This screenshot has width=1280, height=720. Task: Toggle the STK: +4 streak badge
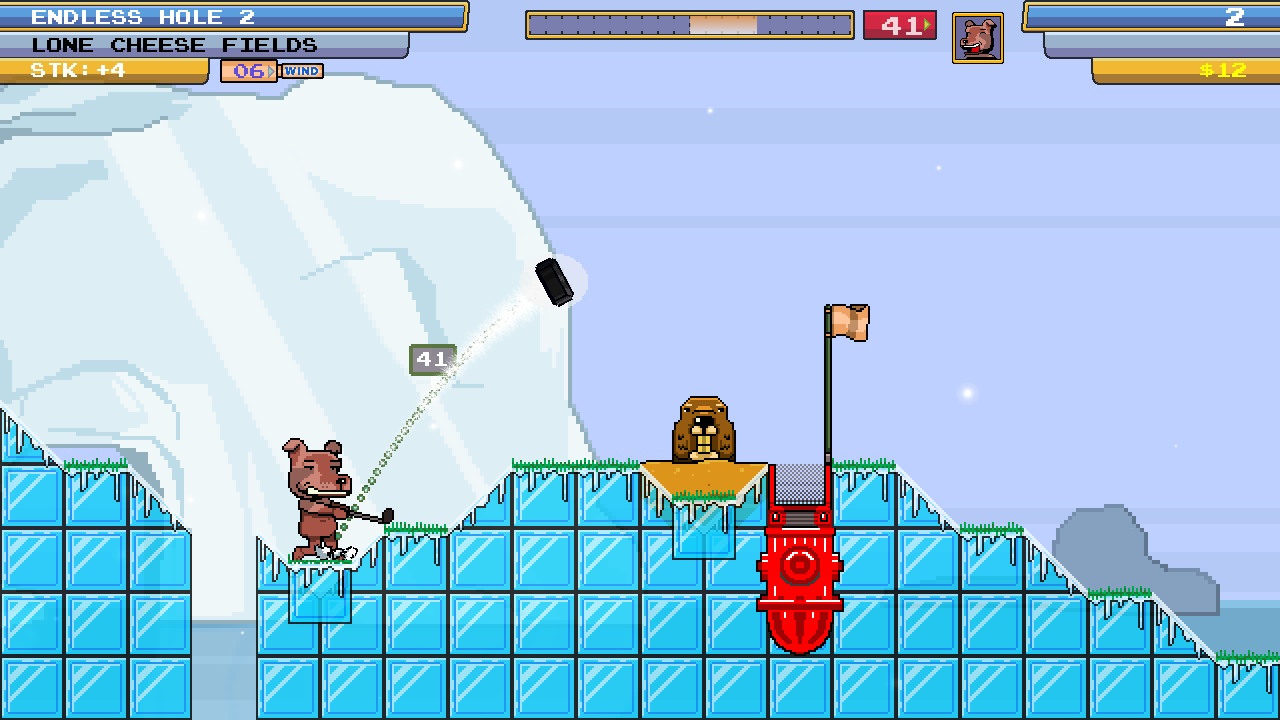tap(100, 70)
